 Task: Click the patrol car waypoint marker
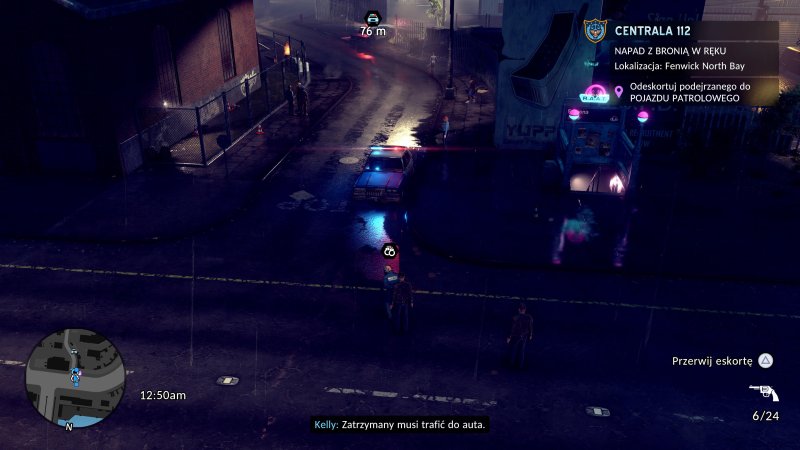click(x=373, y=17)
